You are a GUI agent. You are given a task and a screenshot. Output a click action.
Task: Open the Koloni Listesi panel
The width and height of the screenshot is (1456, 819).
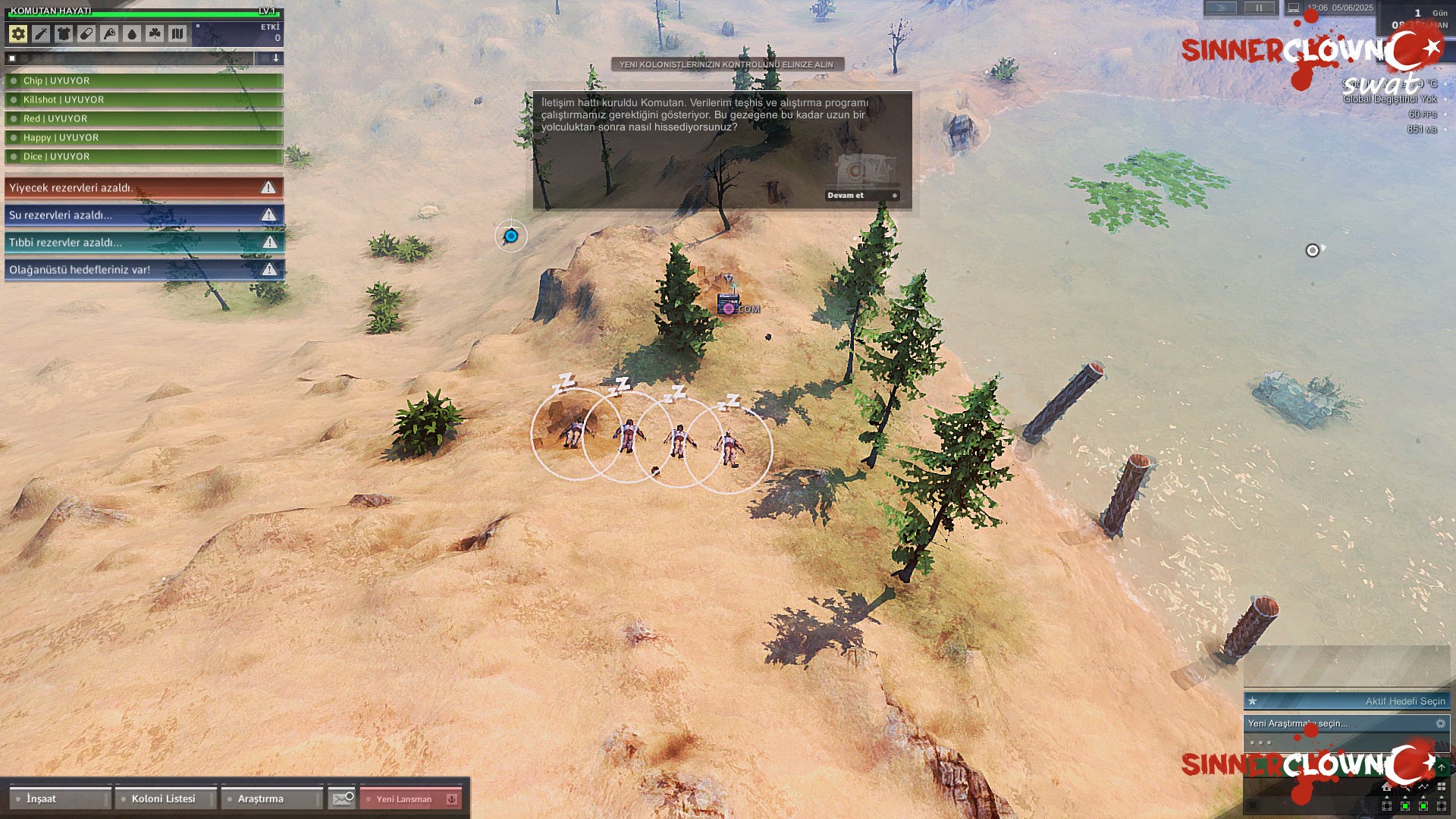coord(165,799)
